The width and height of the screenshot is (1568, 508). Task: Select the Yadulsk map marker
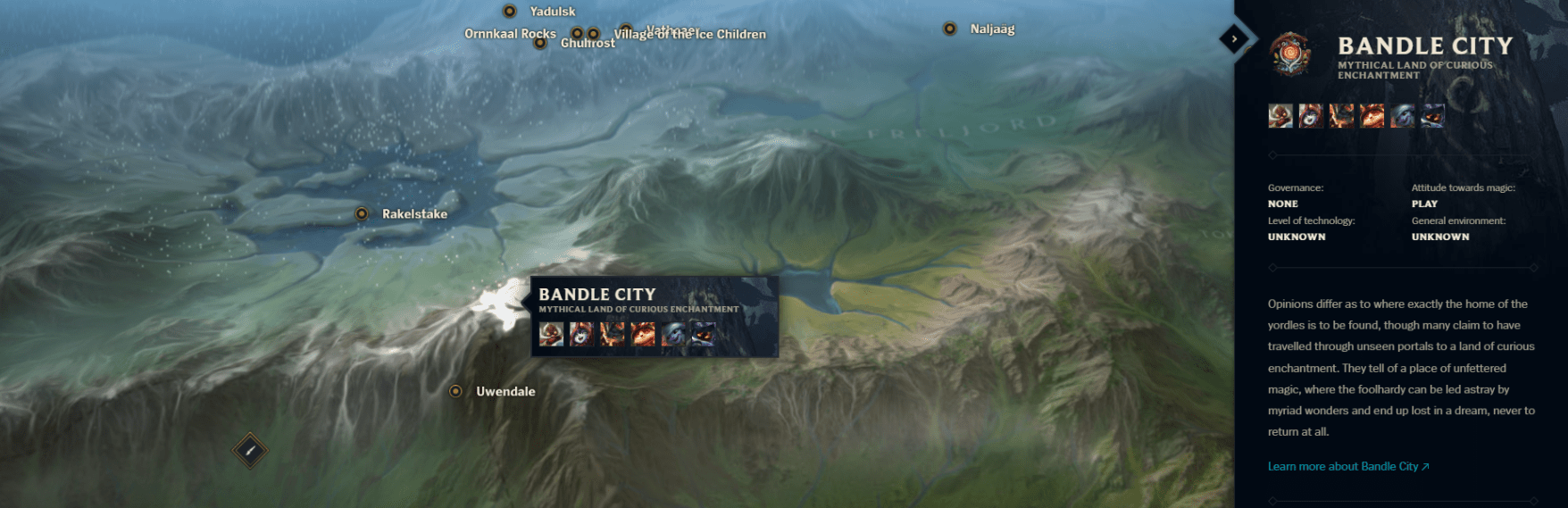[x=510, y=12]
